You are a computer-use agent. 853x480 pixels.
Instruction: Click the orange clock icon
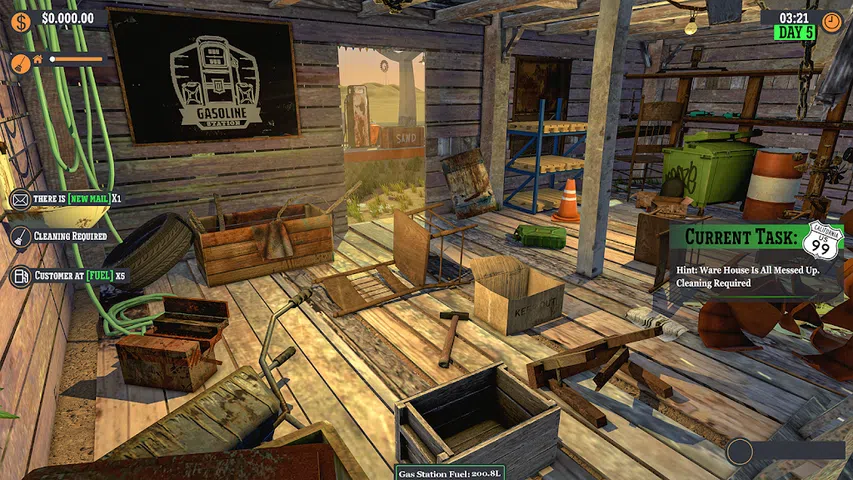pyautogui.click(x=831, y=19)
